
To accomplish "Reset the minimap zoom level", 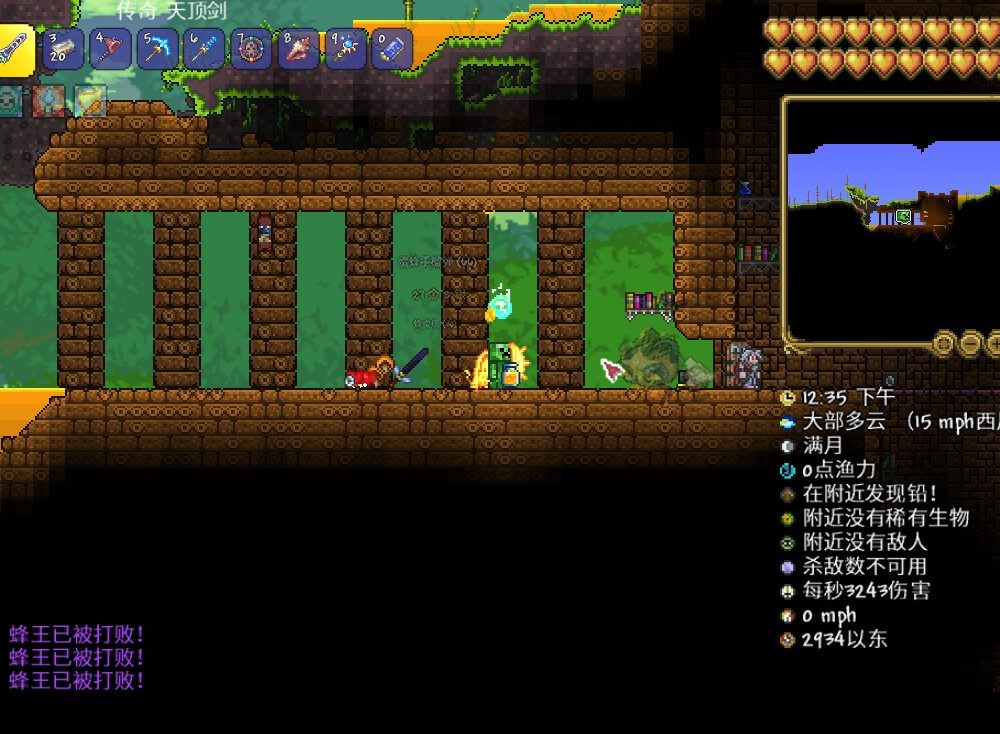I will 945,344.
